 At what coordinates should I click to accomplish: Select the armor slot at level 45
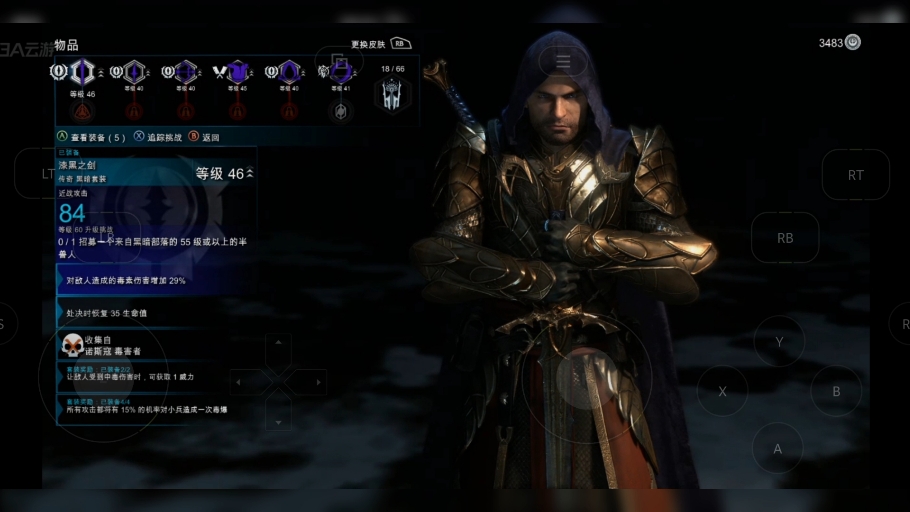(x=237, y=72)
